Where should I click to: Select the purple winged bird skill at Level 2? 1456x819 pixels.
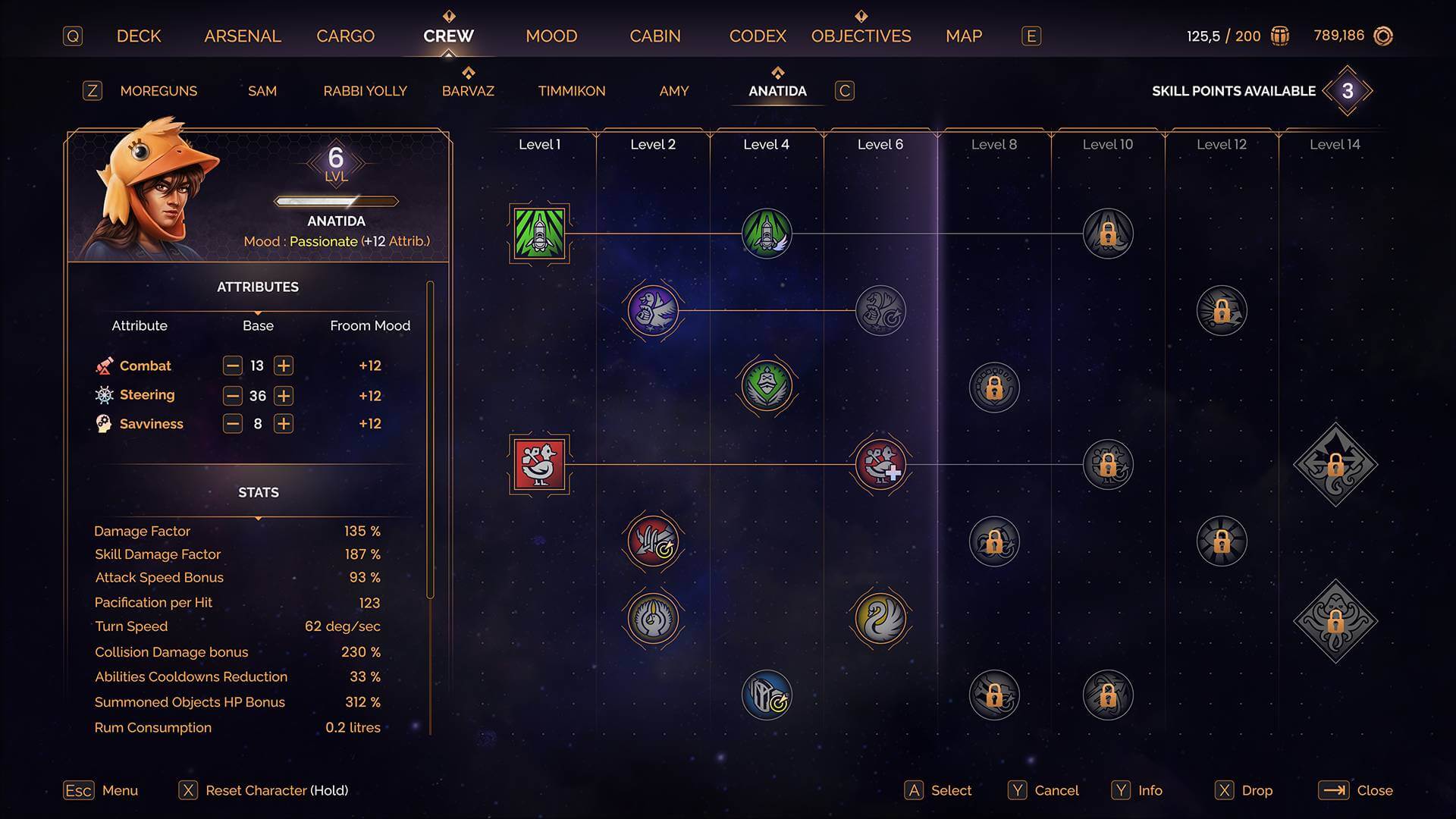653,310
